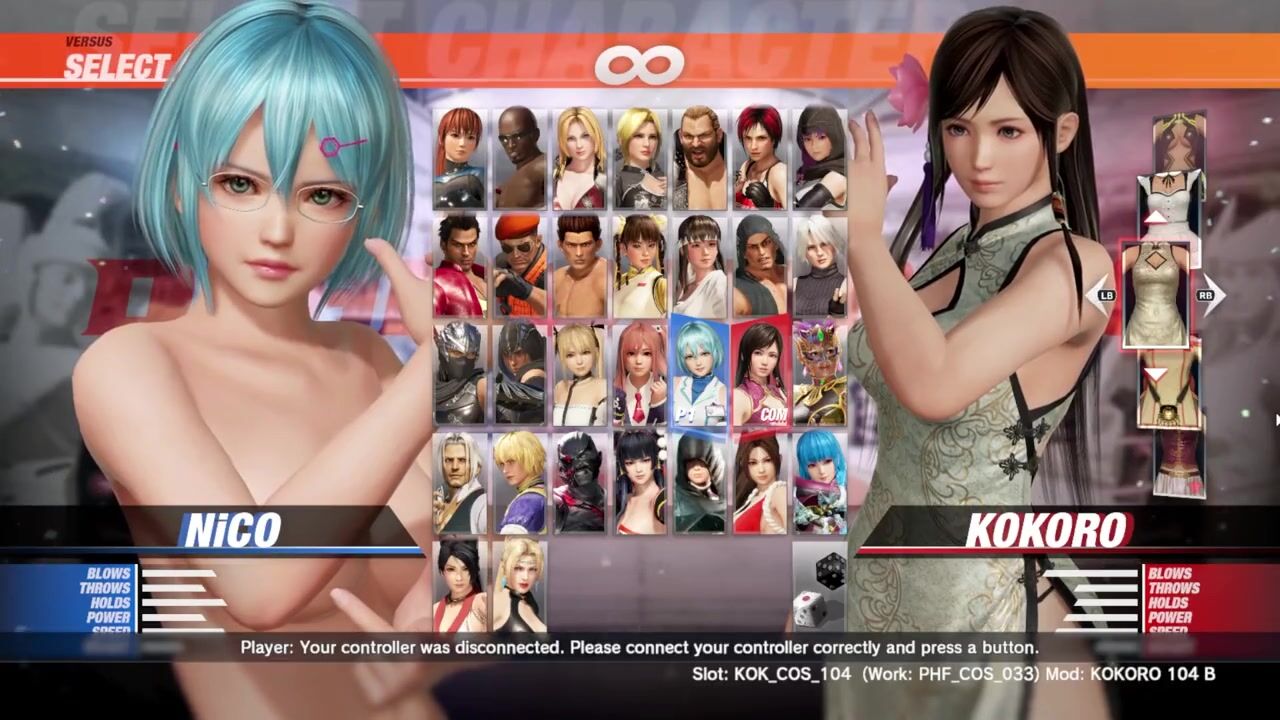
Task: Select Marie Rose's portrait
Action: pos(580,373)
